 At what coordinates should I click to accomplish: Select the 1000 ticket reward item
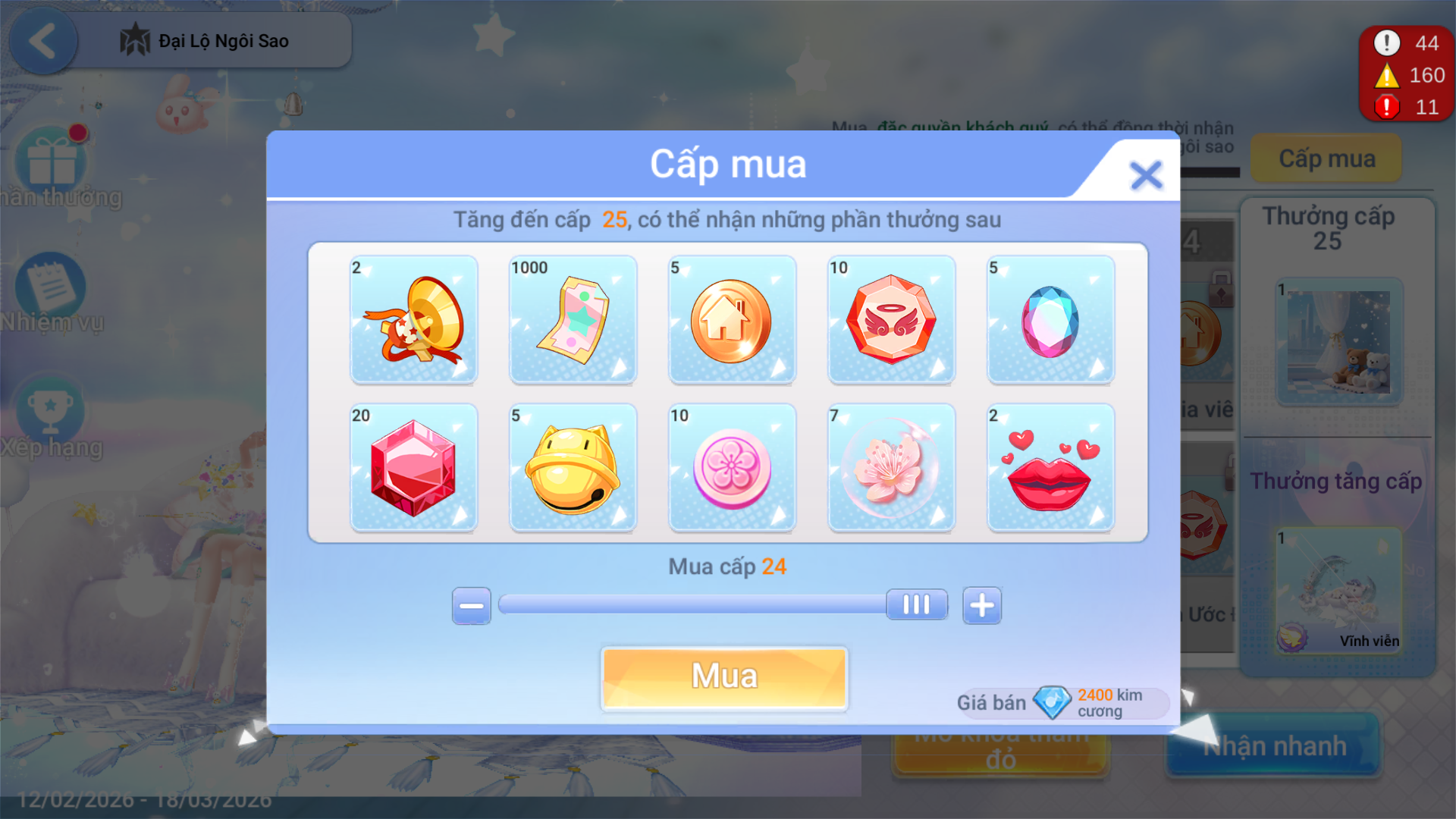coord(573,319)
